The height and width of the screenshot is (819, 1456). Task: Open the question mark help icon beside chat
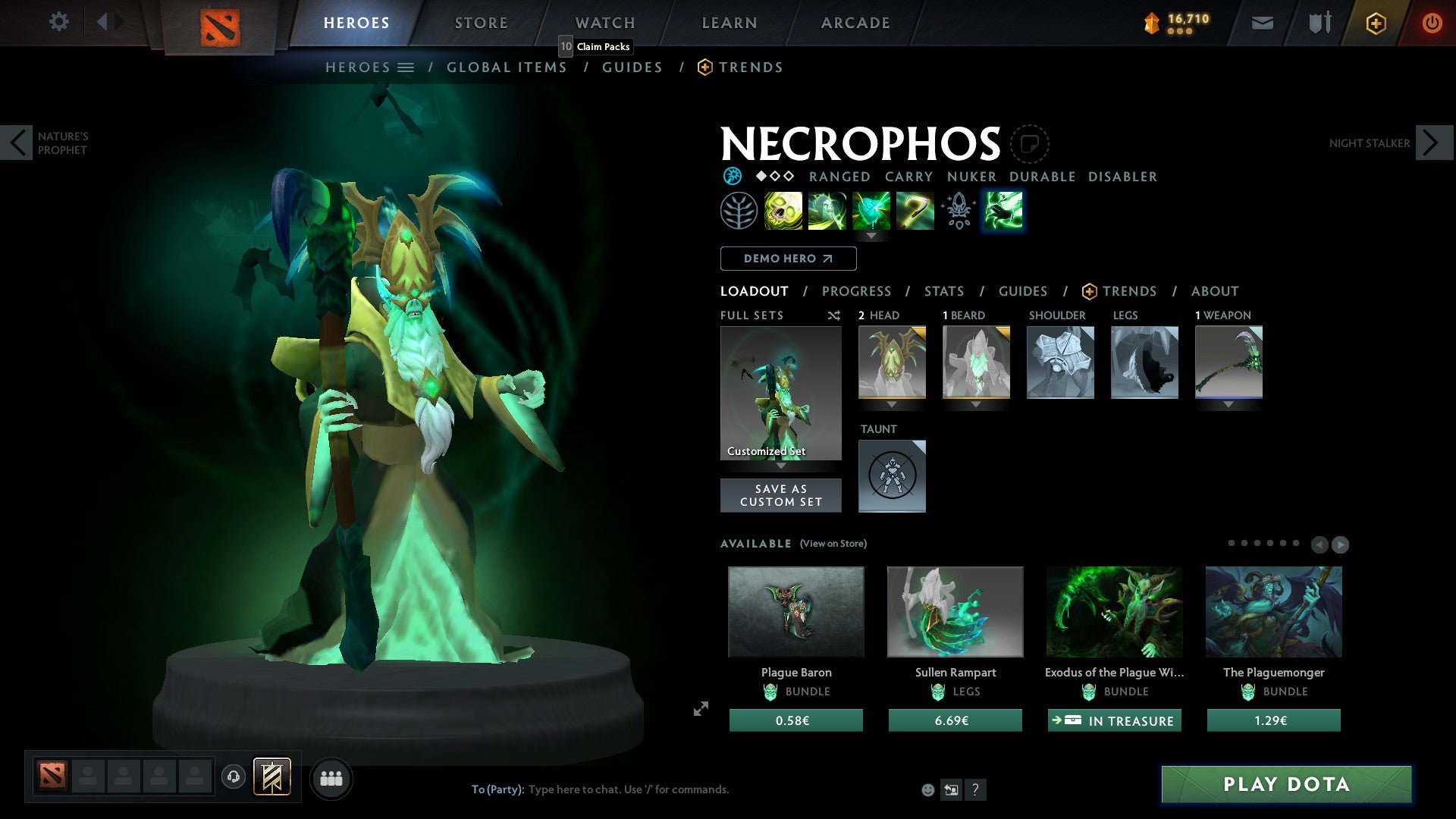[975, 789]
